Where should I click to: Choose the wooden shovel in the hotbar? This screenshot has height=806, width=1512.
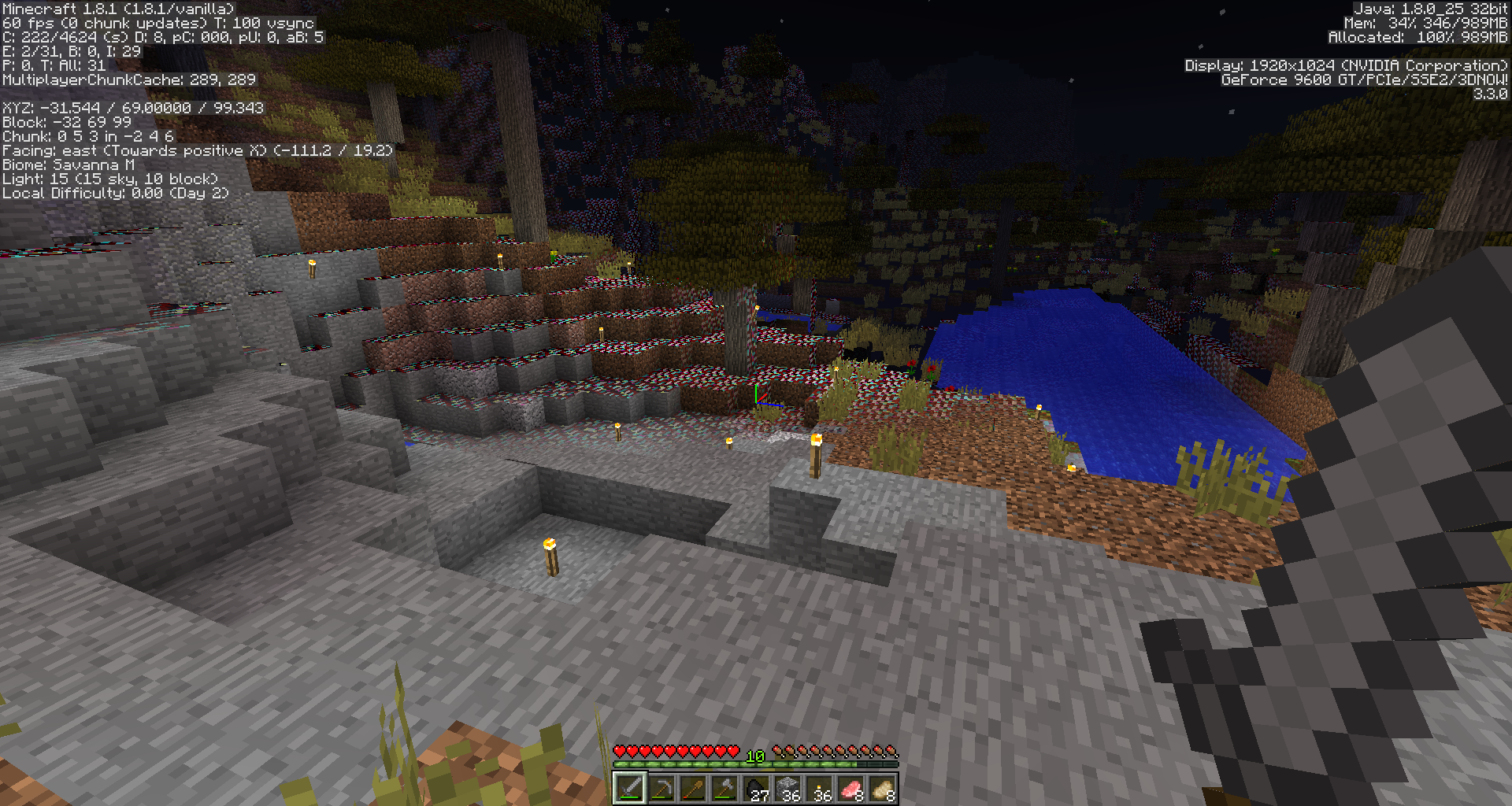coord(693,788)
